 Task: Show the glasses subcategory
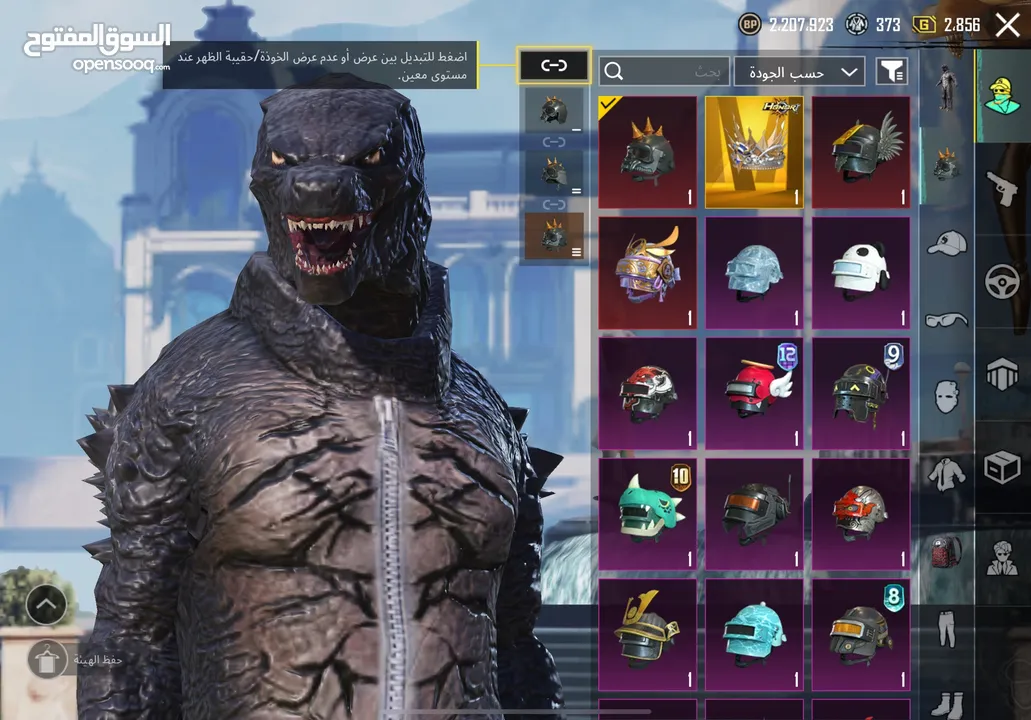point(946,319)
